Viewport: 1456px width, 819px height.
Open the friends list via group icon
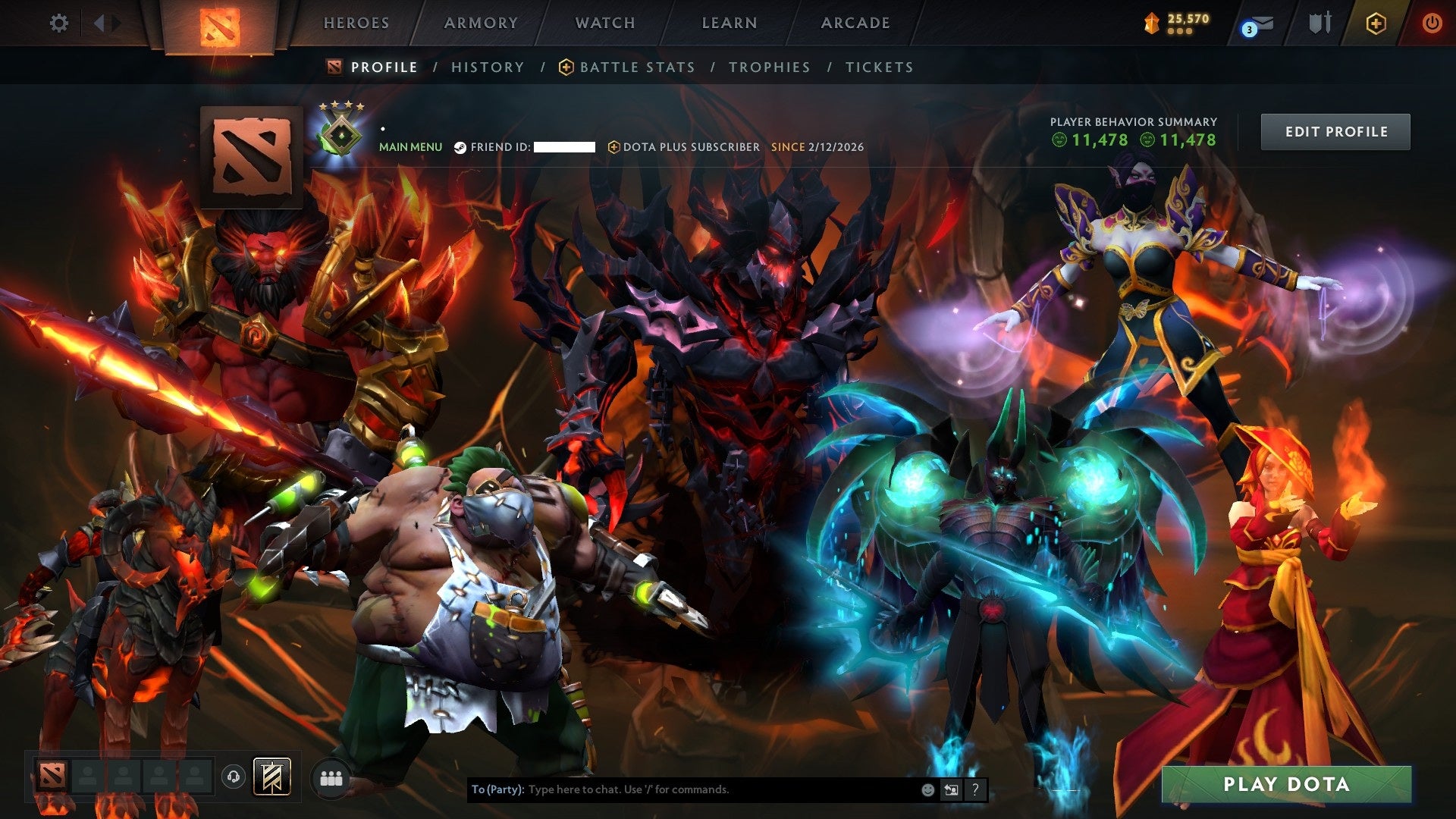(x=330, y=778)
